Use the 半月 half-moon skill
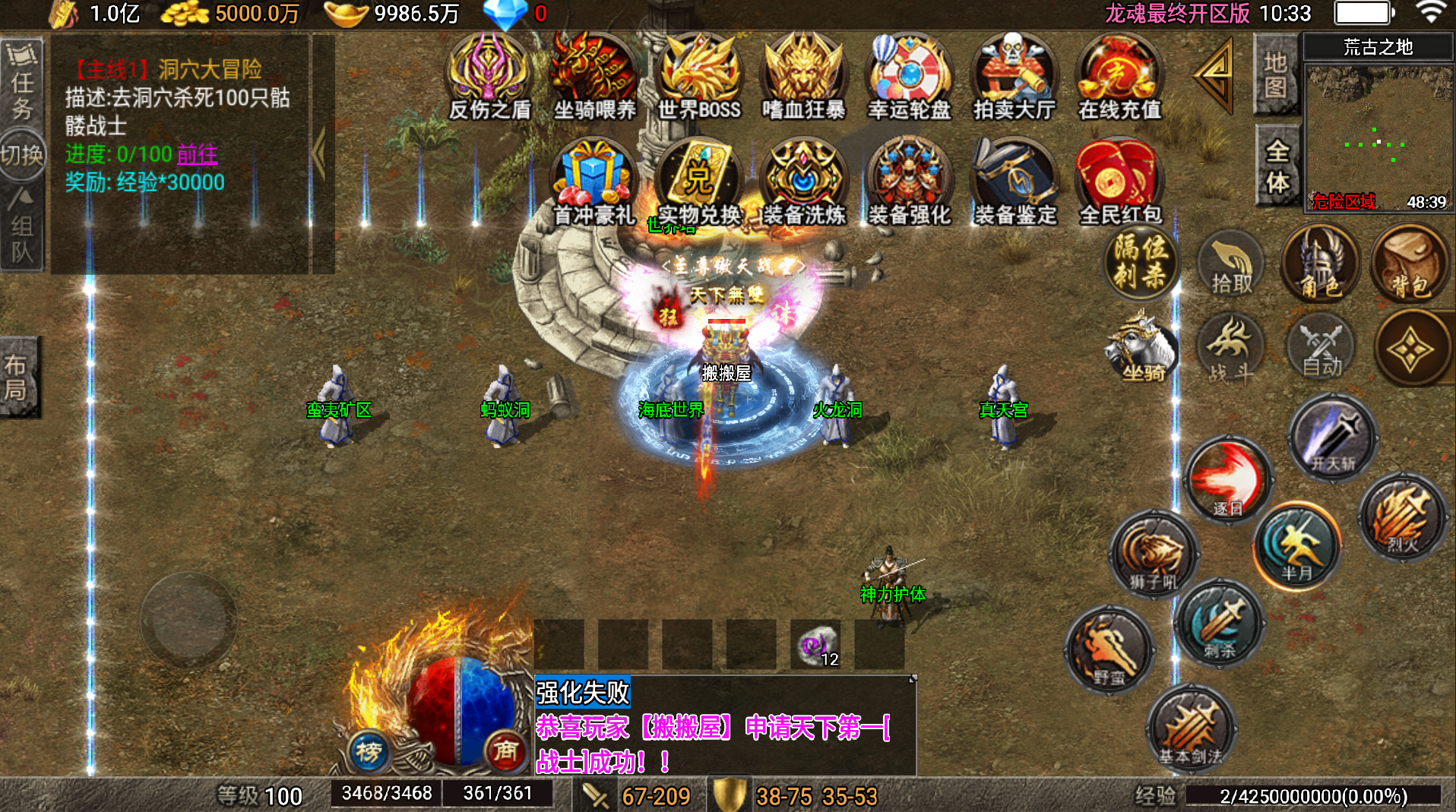This screenshot has width=1456, height=812. click(1297, 546)
